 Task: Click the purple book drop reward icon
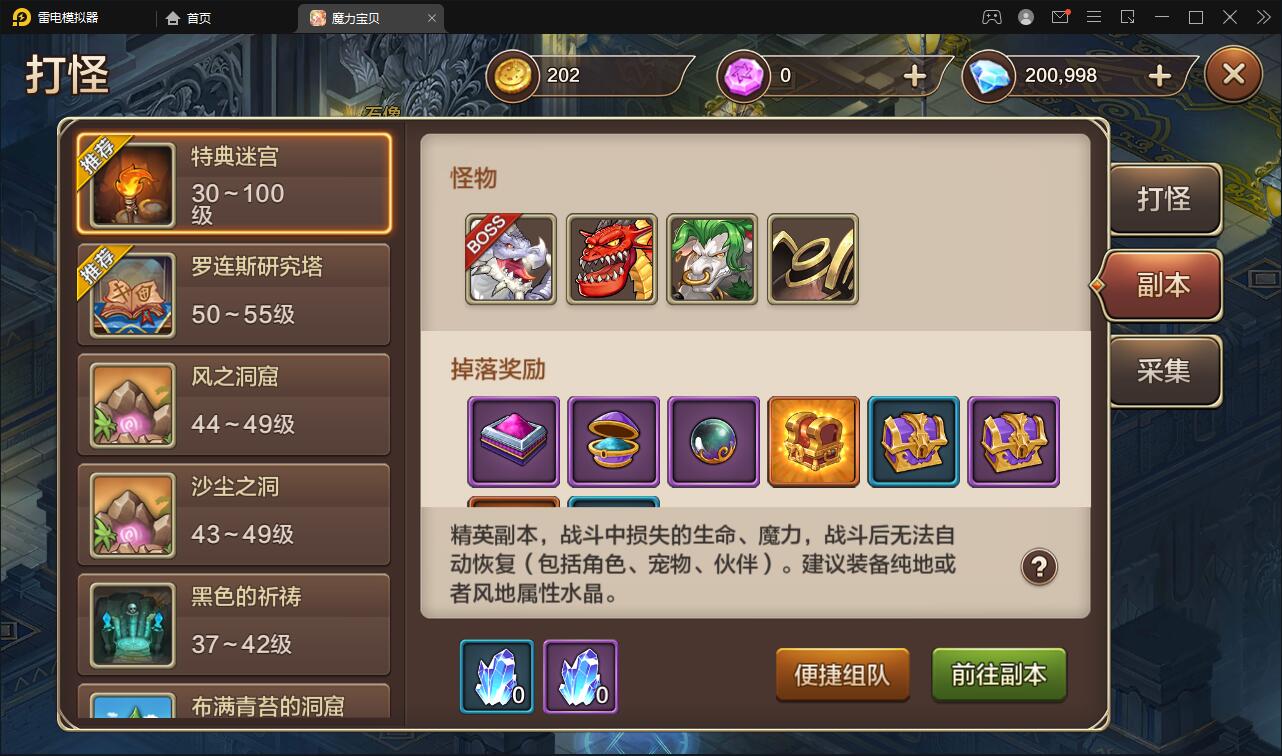513,441
